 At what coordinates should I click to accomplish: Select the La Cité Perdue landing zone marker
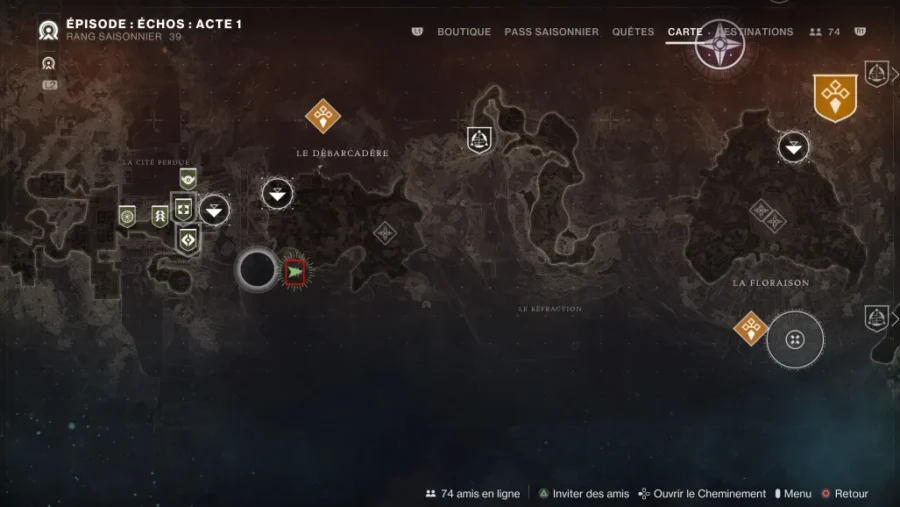pyautogui.click(x=214, y=210)
